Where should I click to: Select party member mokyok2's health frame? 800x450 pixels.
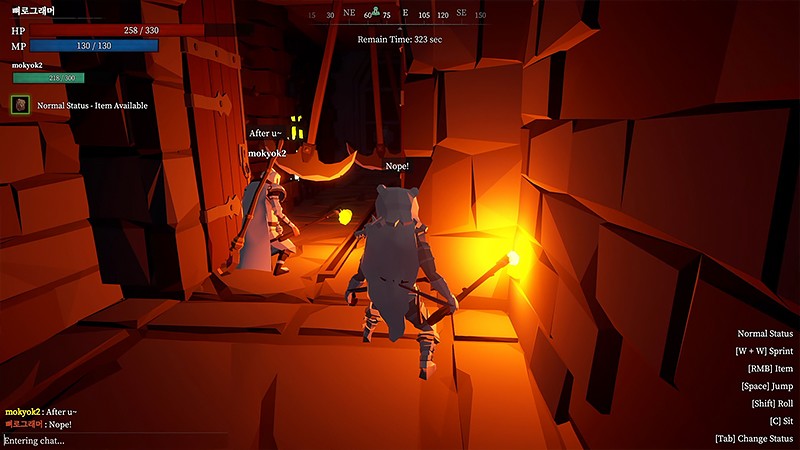(x=48, y=78)
